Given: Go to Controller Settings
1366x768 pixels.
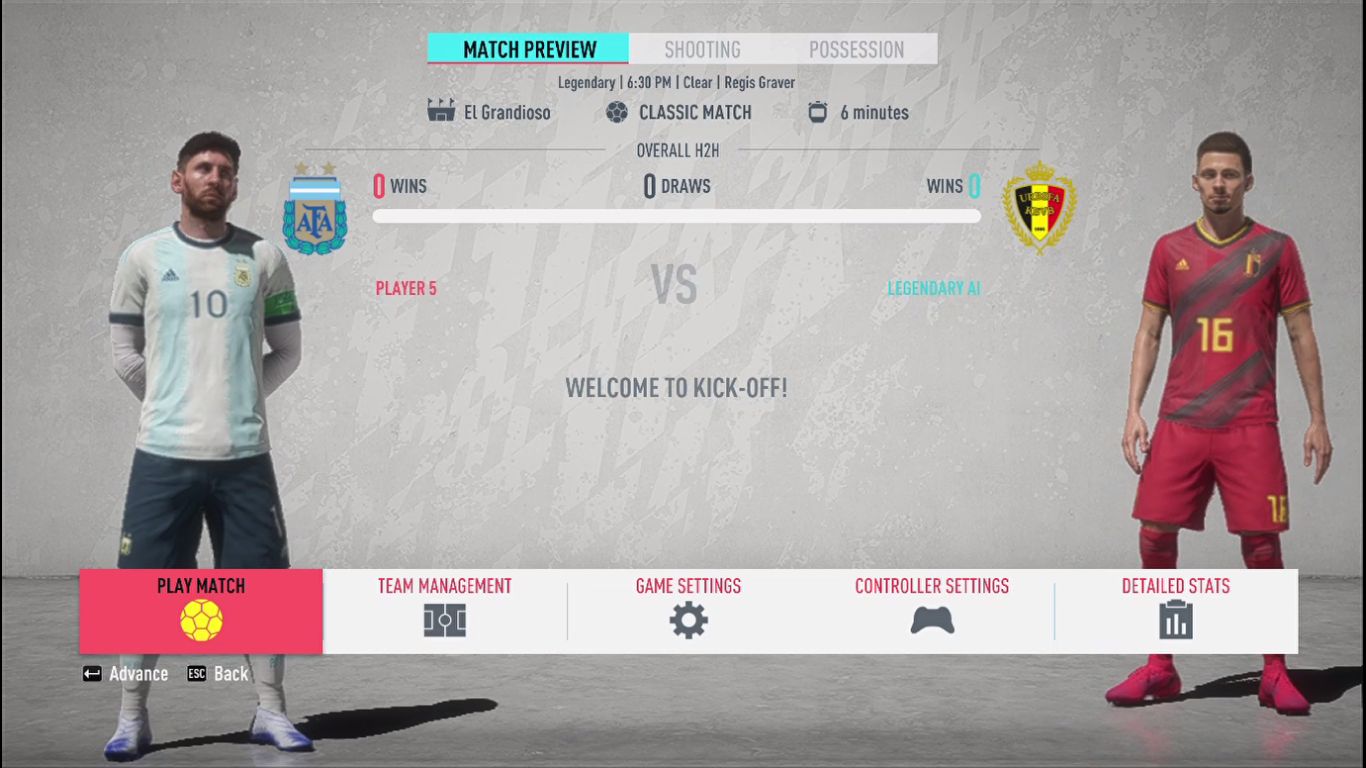Looking at the screenshot, I should tap(931, 610).
